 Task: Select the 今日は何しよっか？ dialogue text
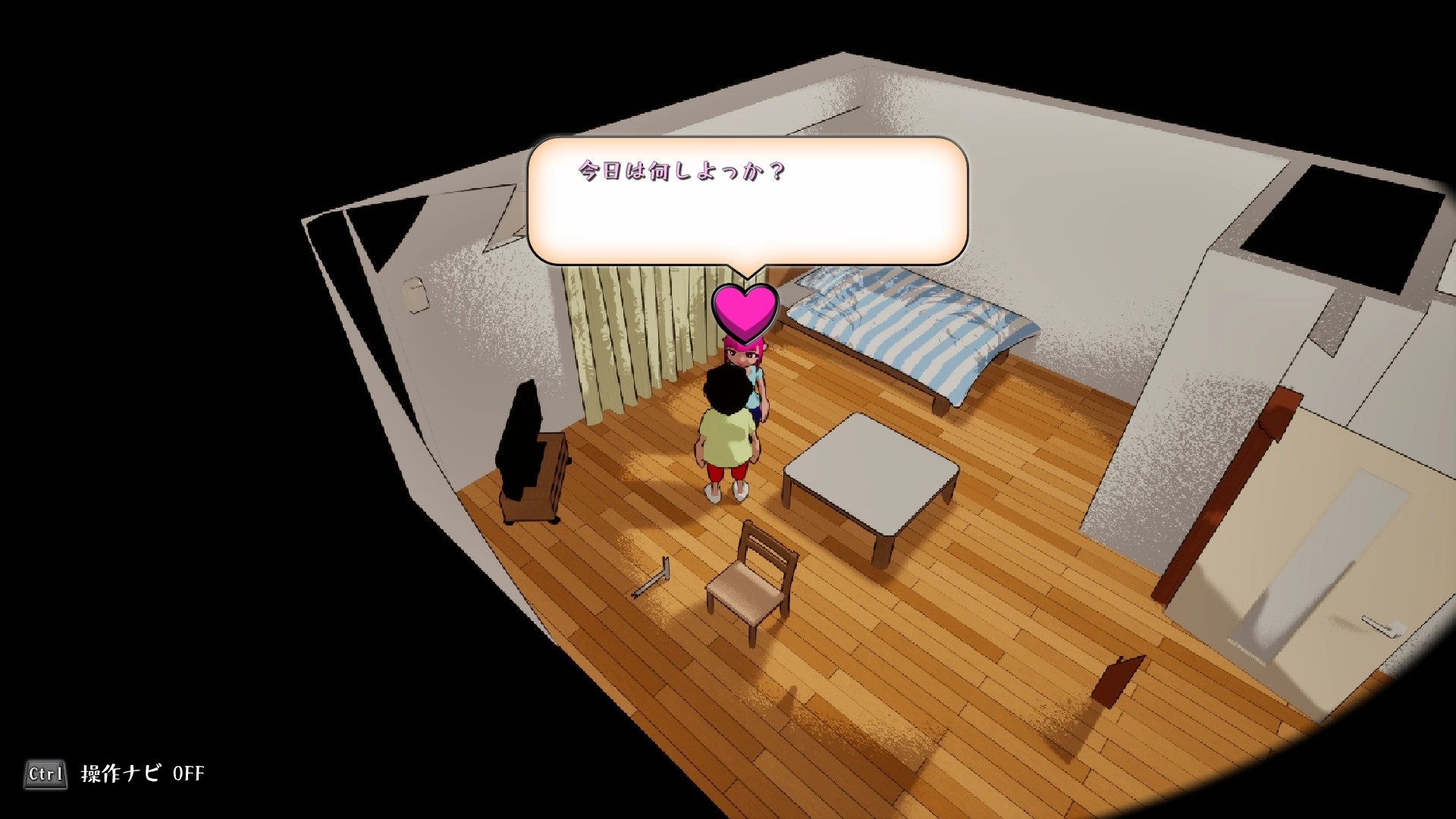[680, 173]
